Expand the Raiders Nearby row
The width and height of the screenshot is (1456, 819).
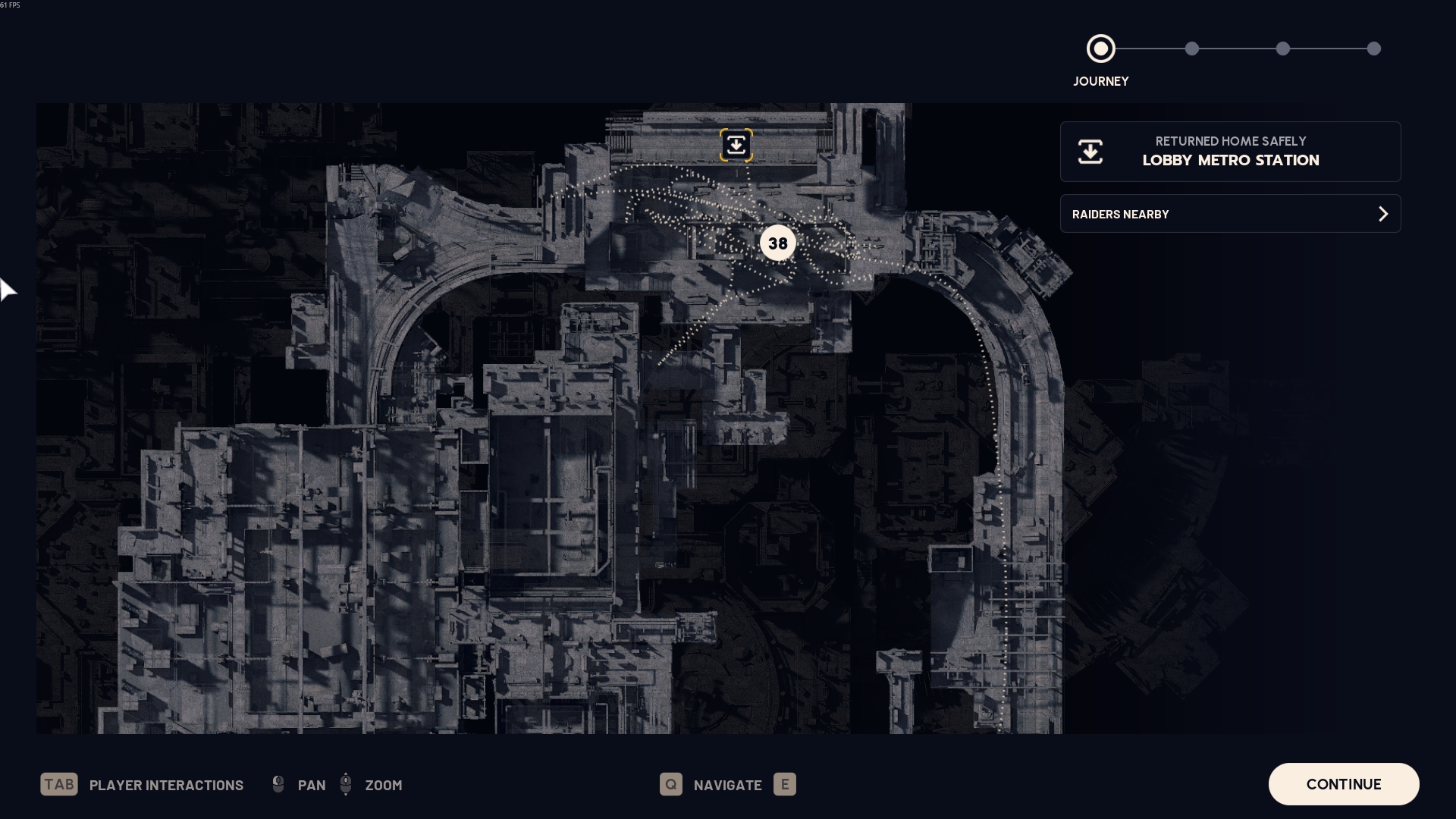coord(1230,214)
